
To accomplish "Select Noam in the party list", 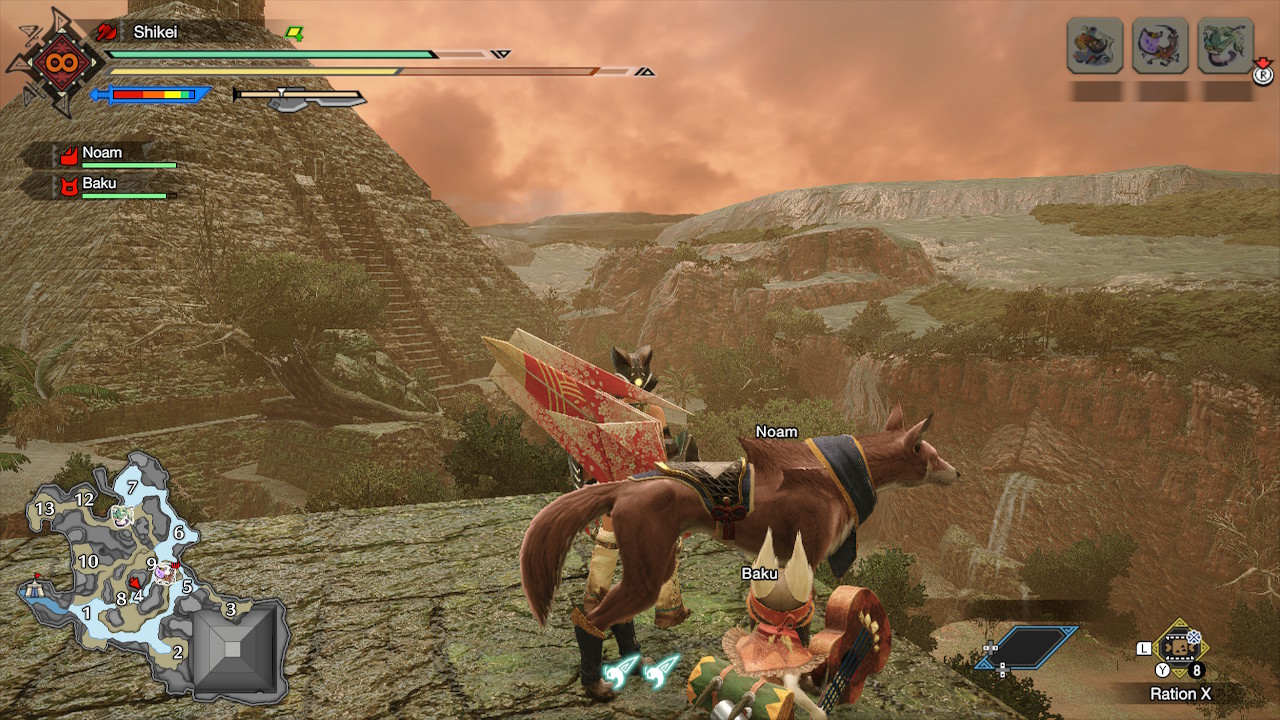I will (x=102, y=153).
